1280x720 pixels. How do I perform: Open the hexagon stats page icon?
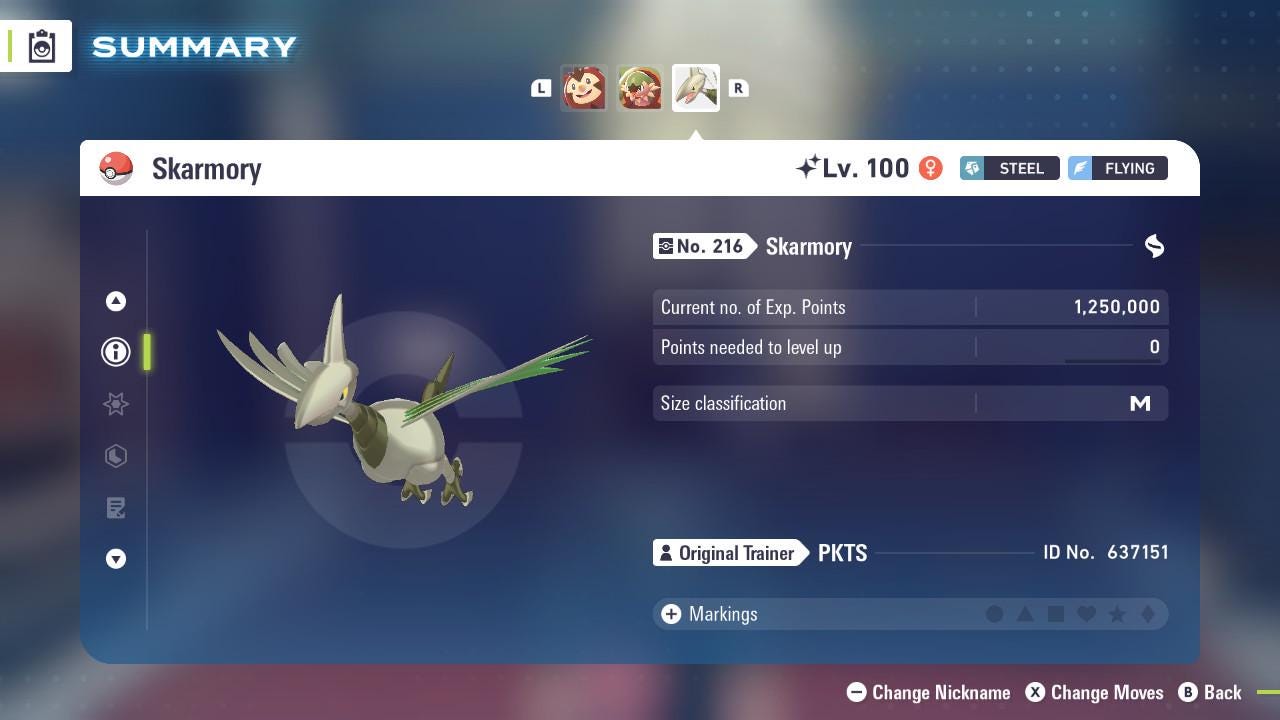tap(116, 456)
